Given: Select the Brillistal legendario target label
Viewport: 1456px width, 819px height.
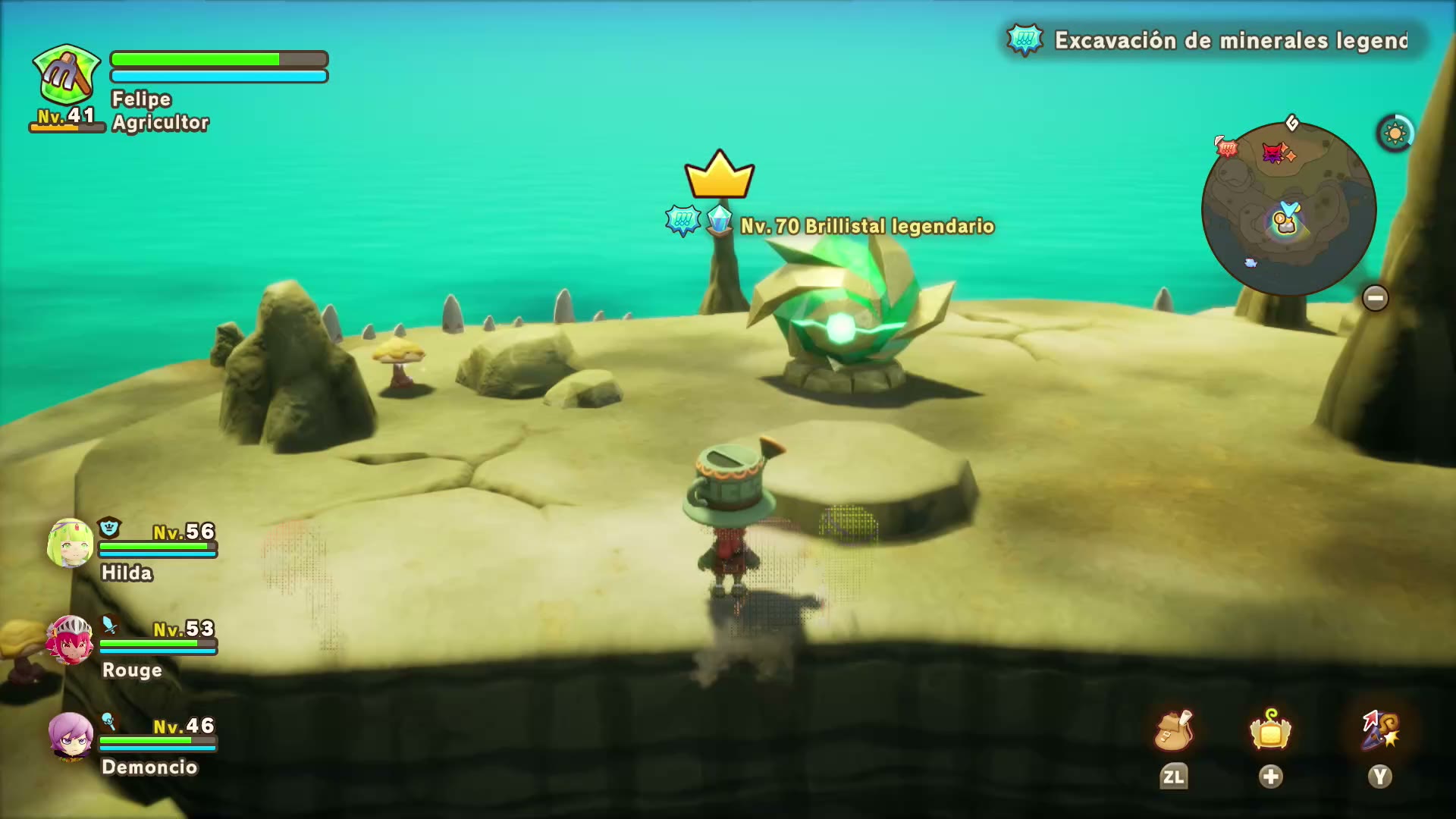Looking at the screenshot, I should [x=866, y=226].
